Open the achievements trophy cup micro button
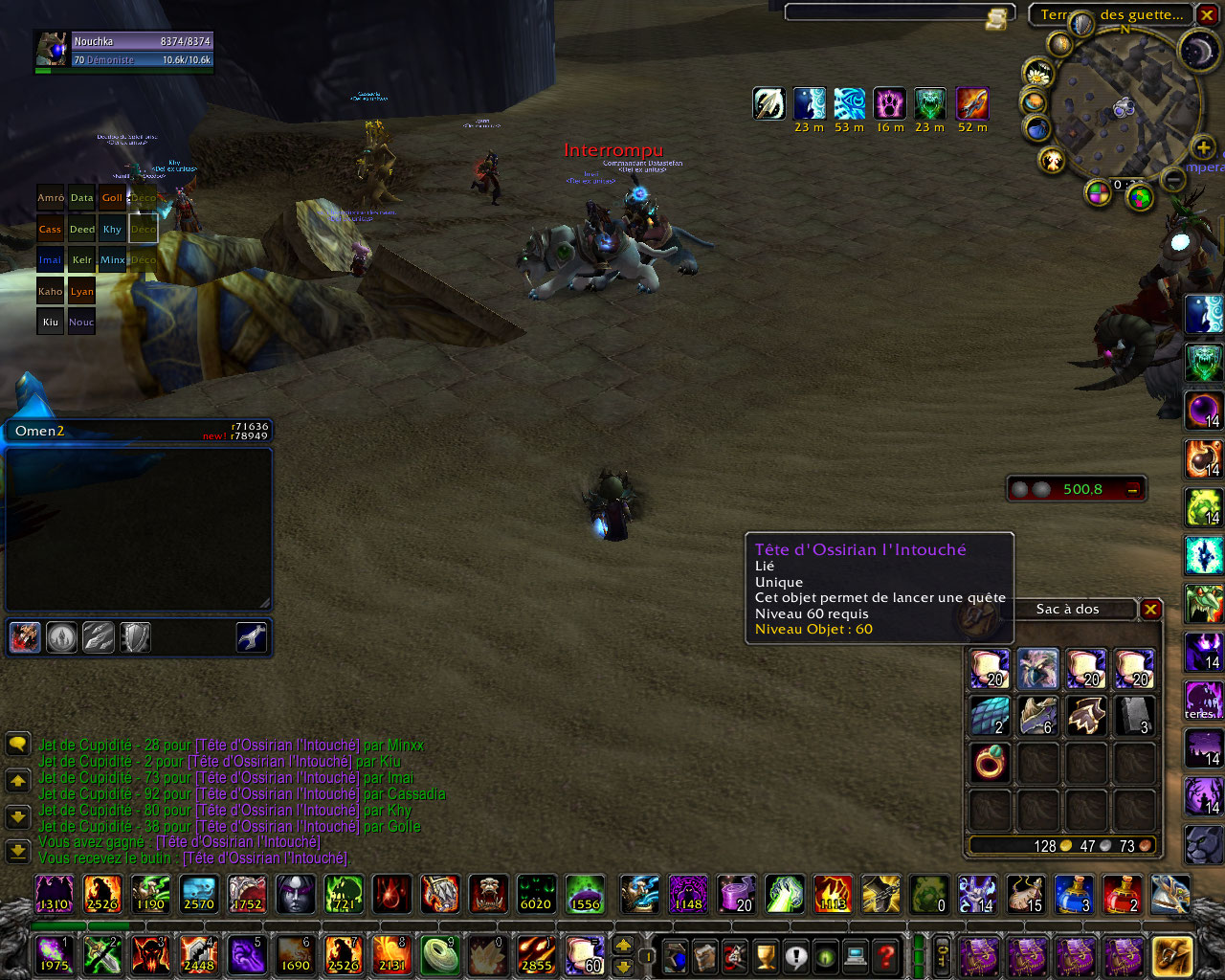 coord(765,955)
